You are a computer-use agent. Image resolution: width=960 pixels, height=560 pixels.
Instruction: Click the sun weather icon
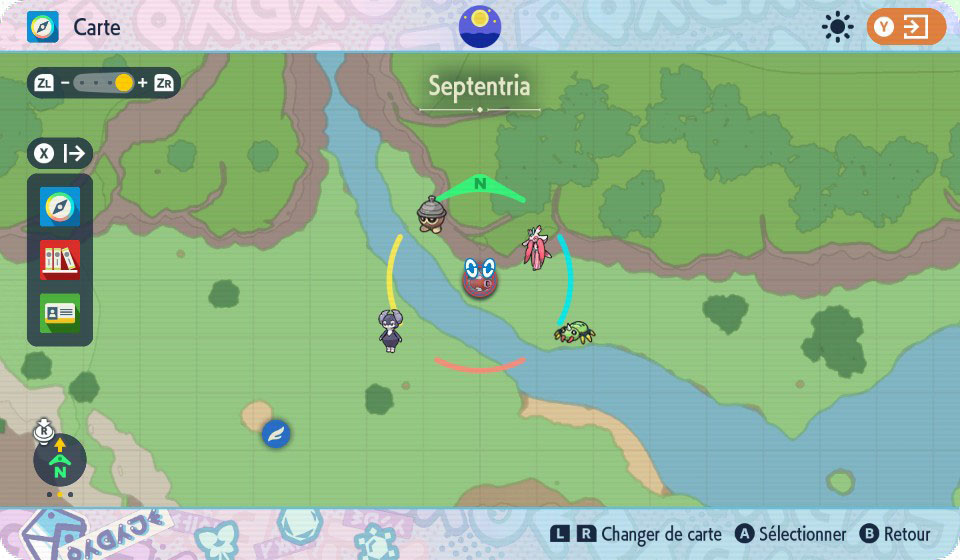pyautogui.click(x=837, y=27)
